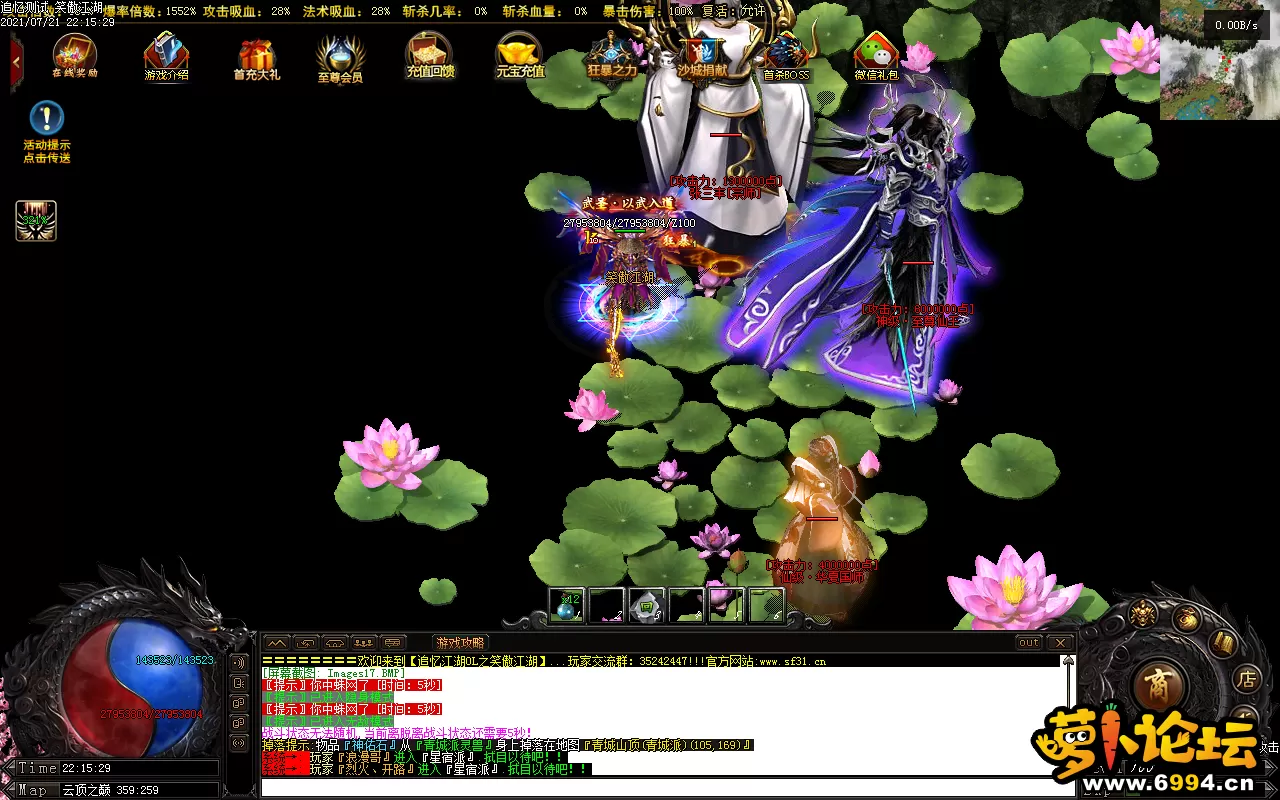Open the 在线奖励 online rewards chest
1280x800 pixels.
click(x=75, y=55)
